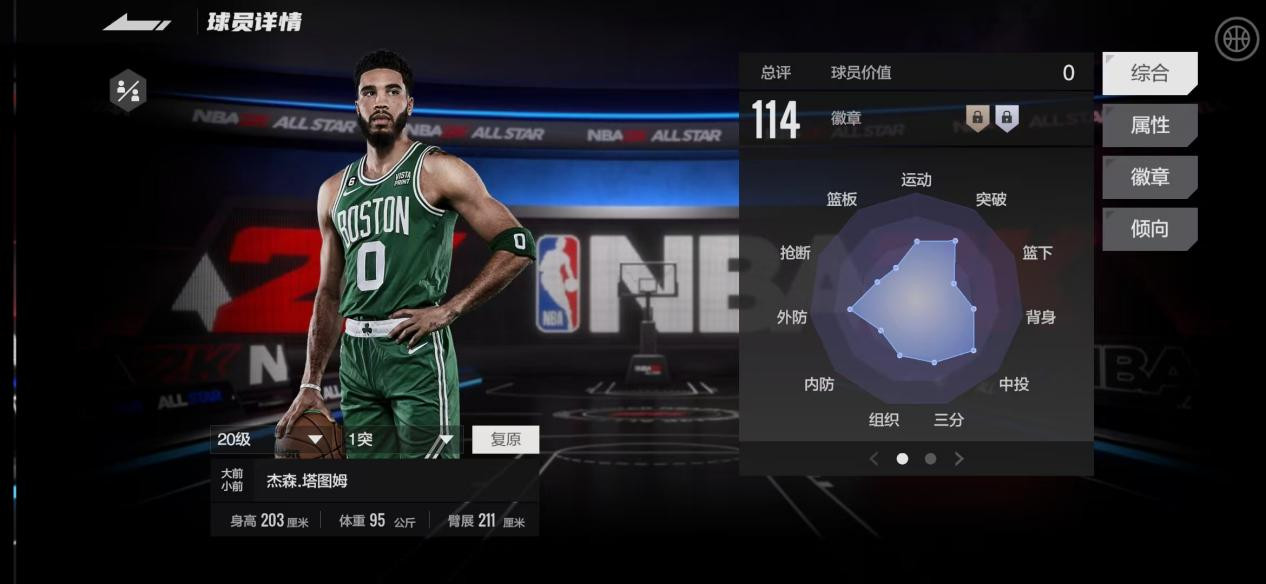Open the 徽章 badges tab
The height and width of the screenshot is (584, 1266).
pos(1149,177)
